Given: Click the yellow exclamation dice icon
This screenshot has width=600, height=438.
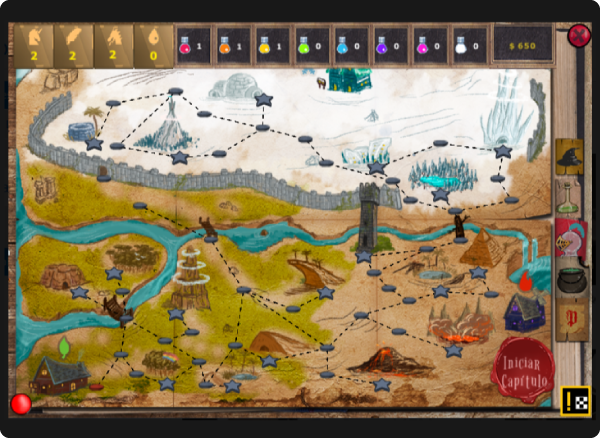Looking at the screenshot, I should [x=575, y=400].
